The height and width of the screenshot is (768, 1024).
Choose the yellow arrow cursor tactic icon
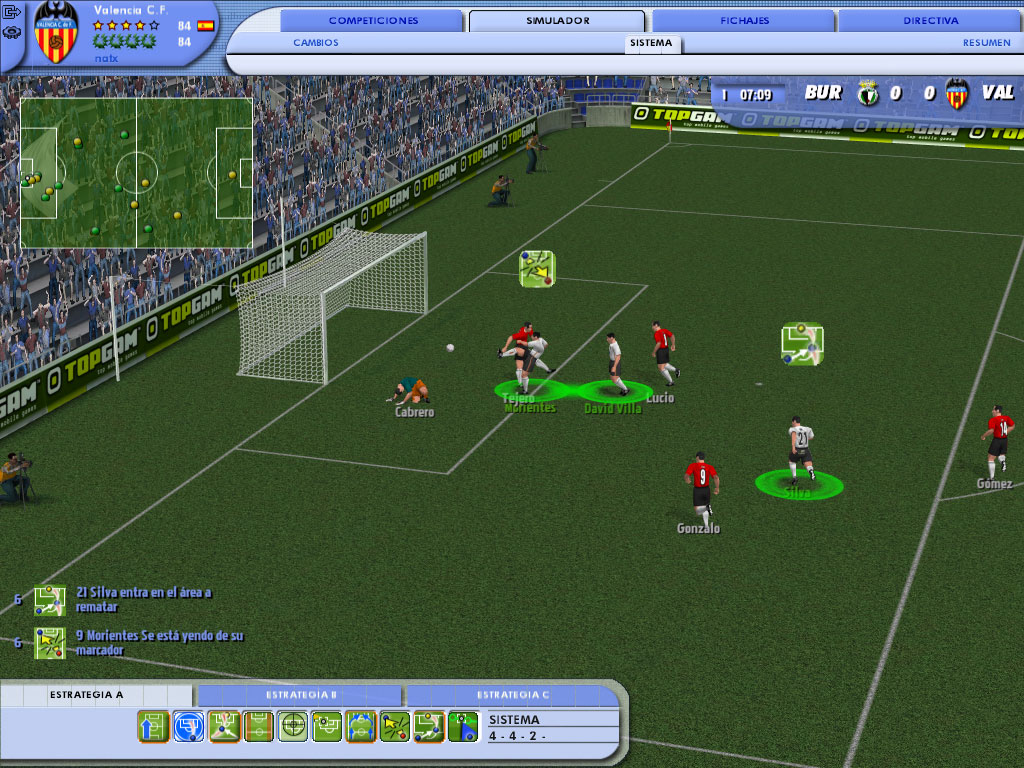(x=395, y=726)
